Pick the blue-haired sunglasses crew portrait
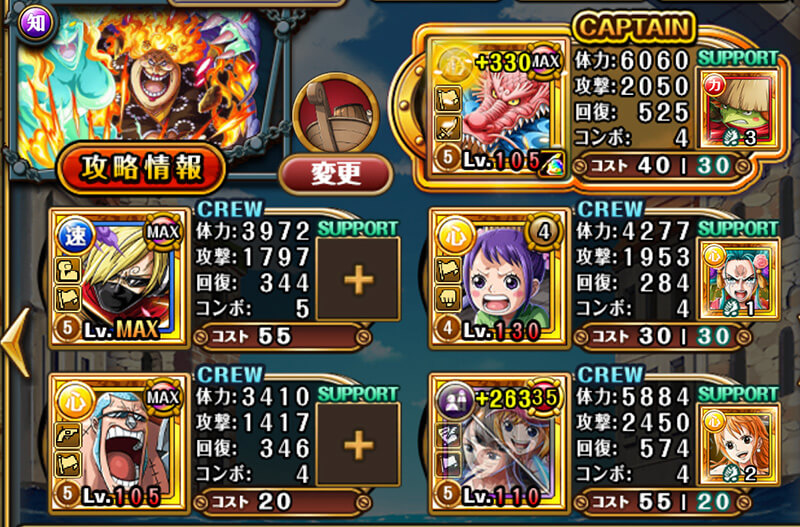The image size is (800, 527). coord(119,442)
